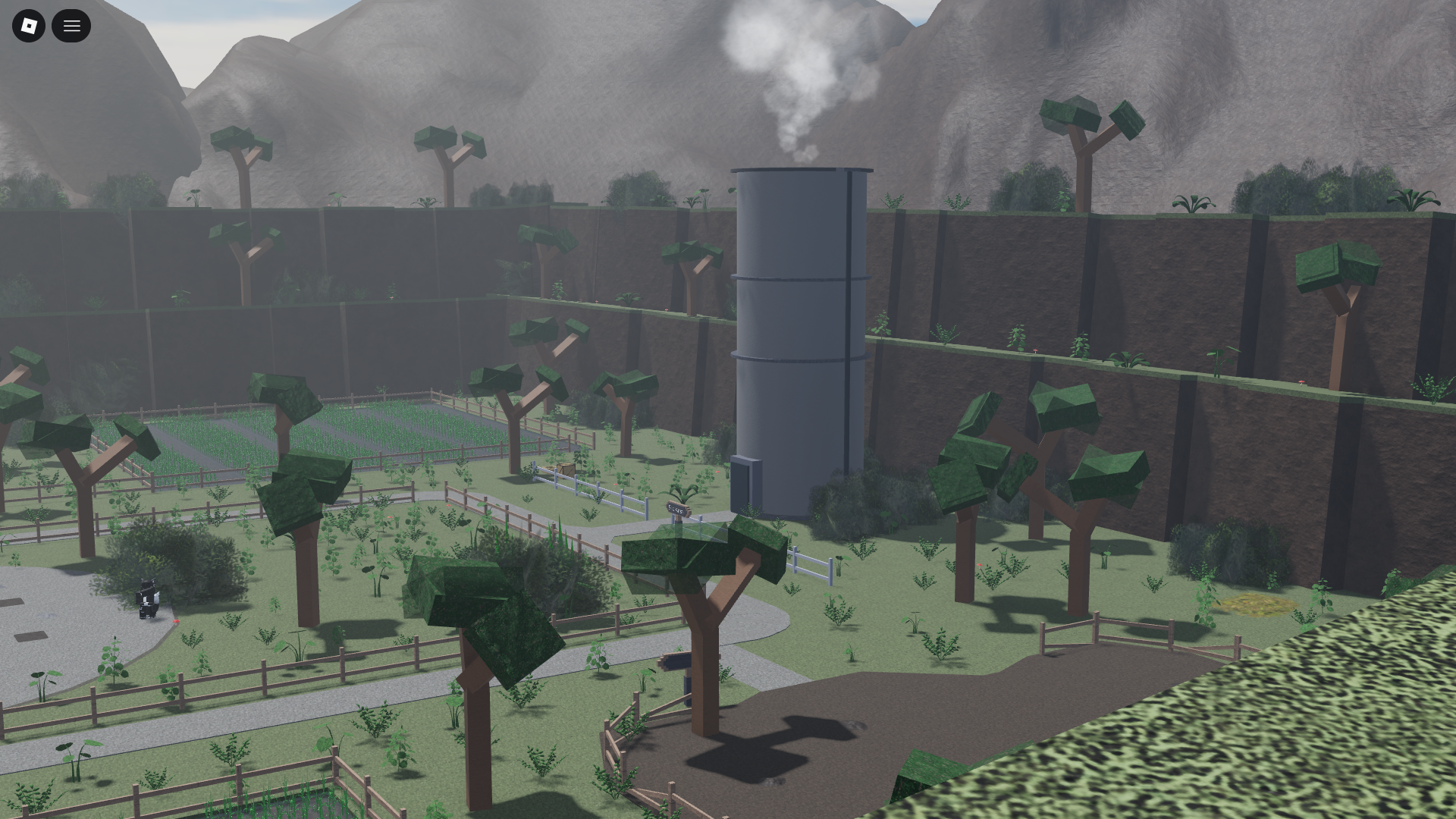Open the hamburger menu button
This screenshot has height=819, width=1456.
(x=71, y=26)
